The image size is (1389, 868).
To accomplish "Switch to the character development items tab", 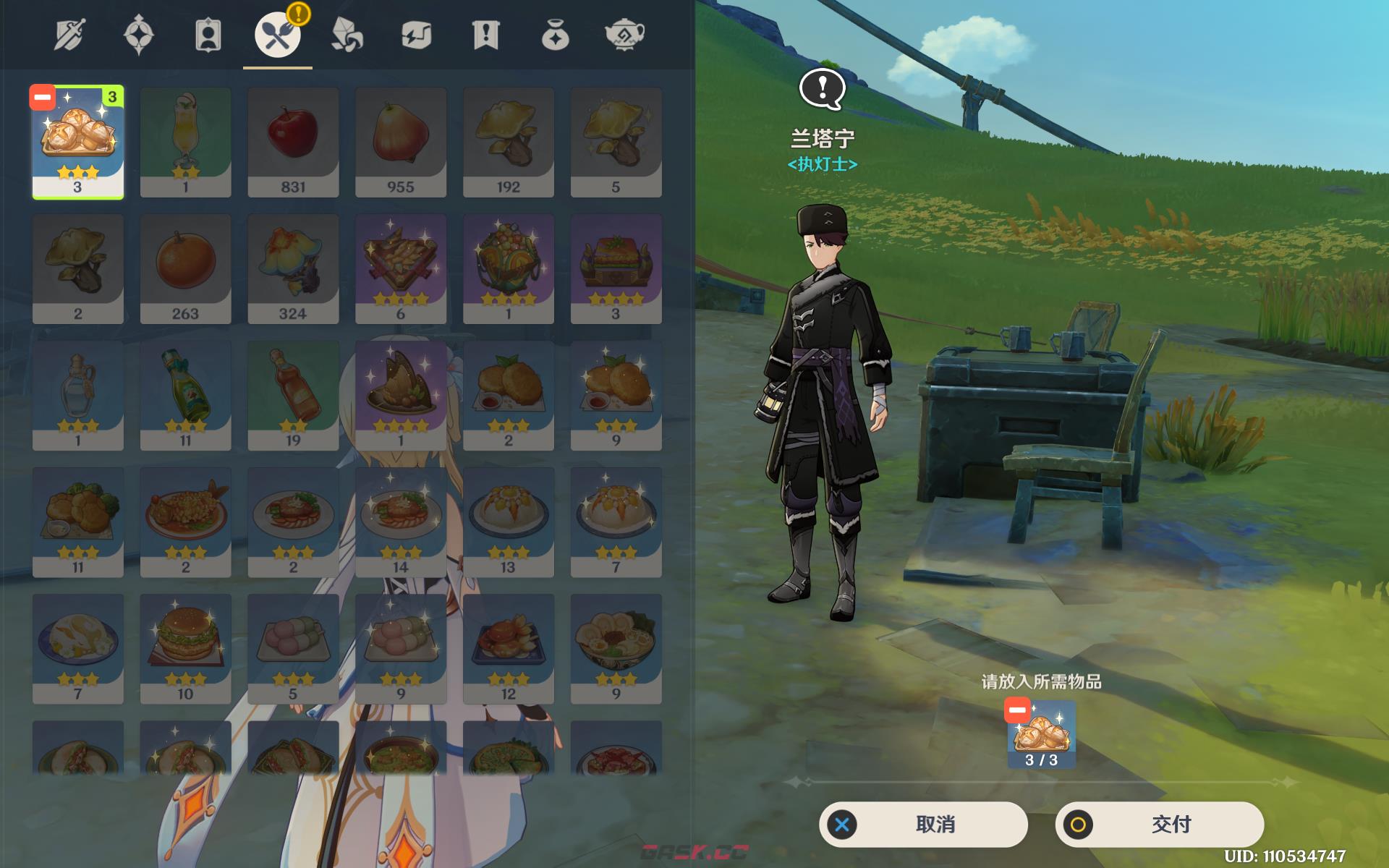I will pos(208,35).
